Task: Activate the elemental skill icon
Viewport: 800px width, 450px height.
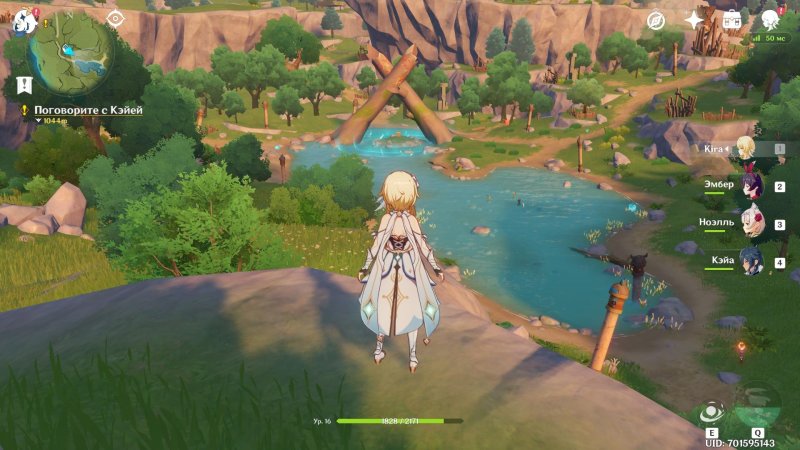Action: (712, 412)
